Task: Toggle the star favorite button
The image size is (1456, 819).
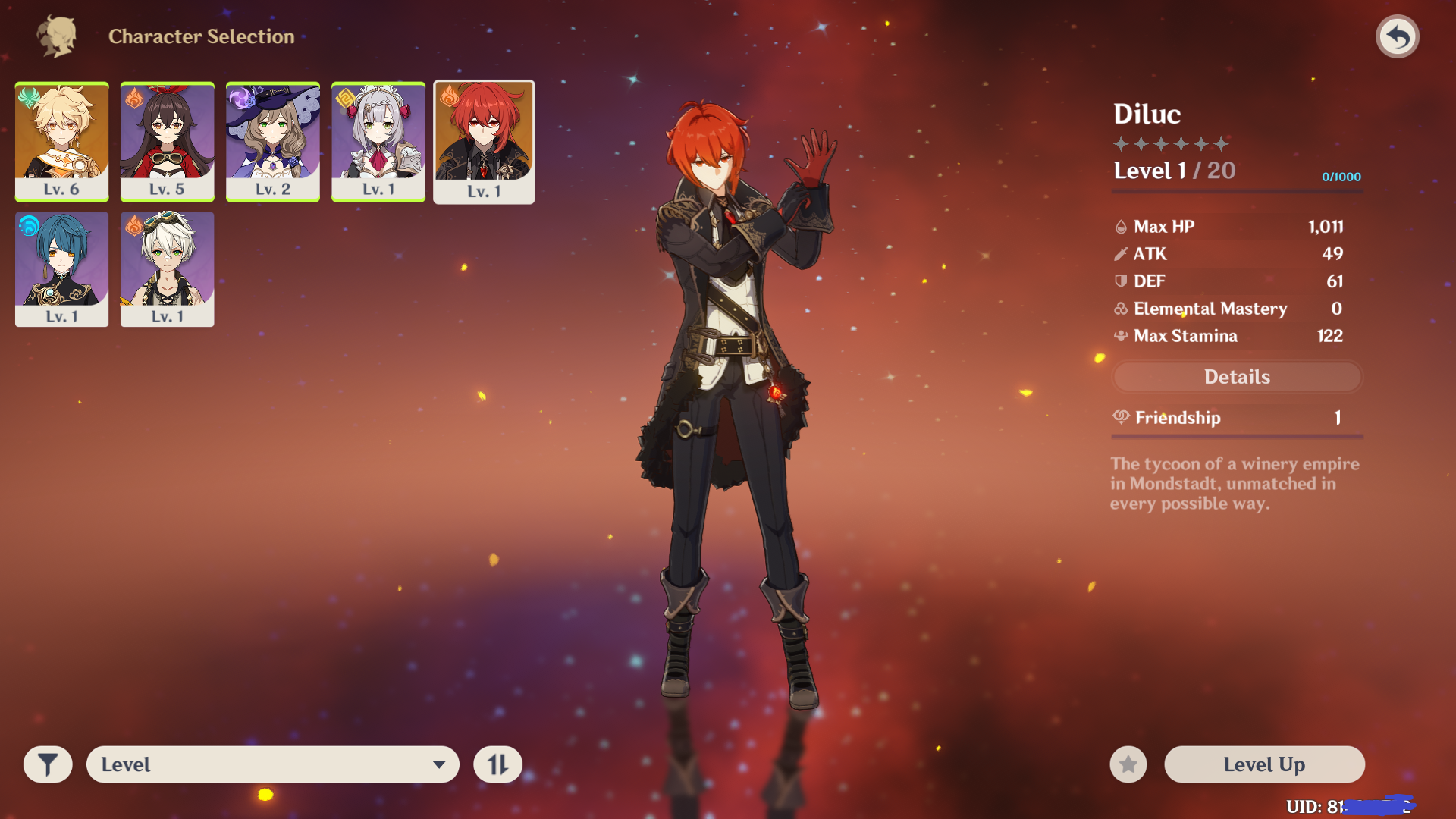Action: (1128, 764)
